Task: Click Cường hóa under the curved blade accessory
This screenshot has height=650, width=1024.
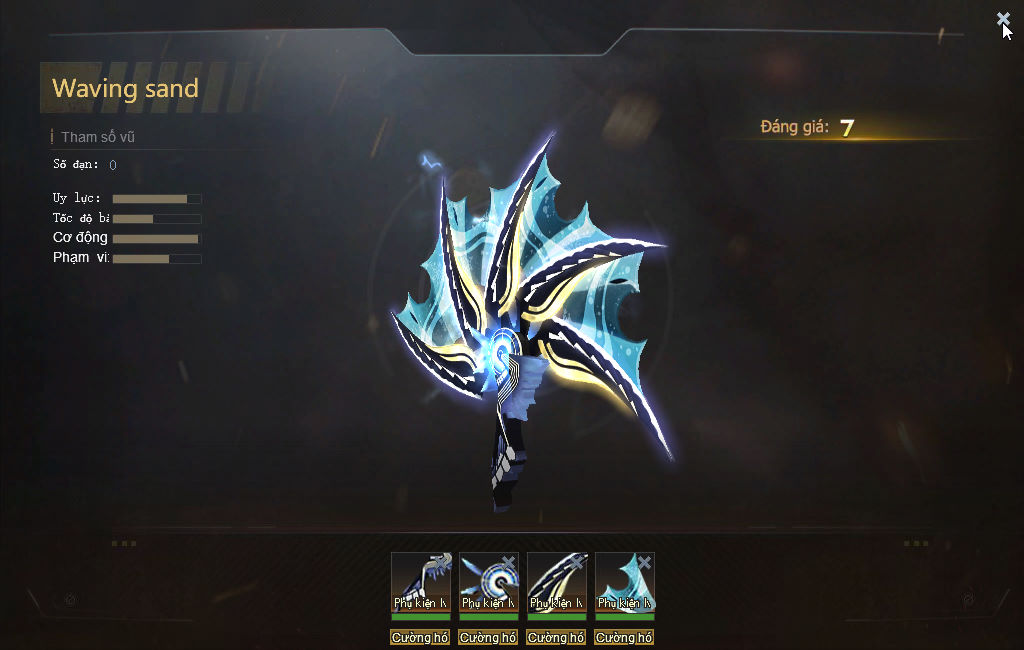Action: (556, 638)
